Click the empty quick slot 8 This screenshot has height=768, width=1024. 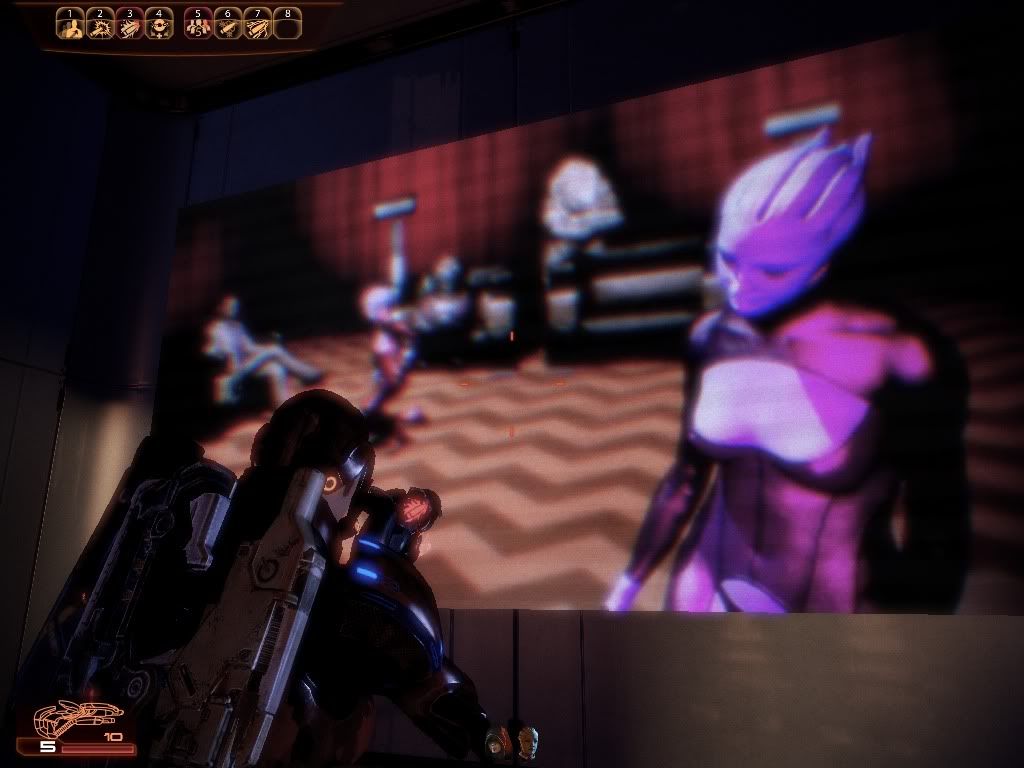(x=287, y=27)
